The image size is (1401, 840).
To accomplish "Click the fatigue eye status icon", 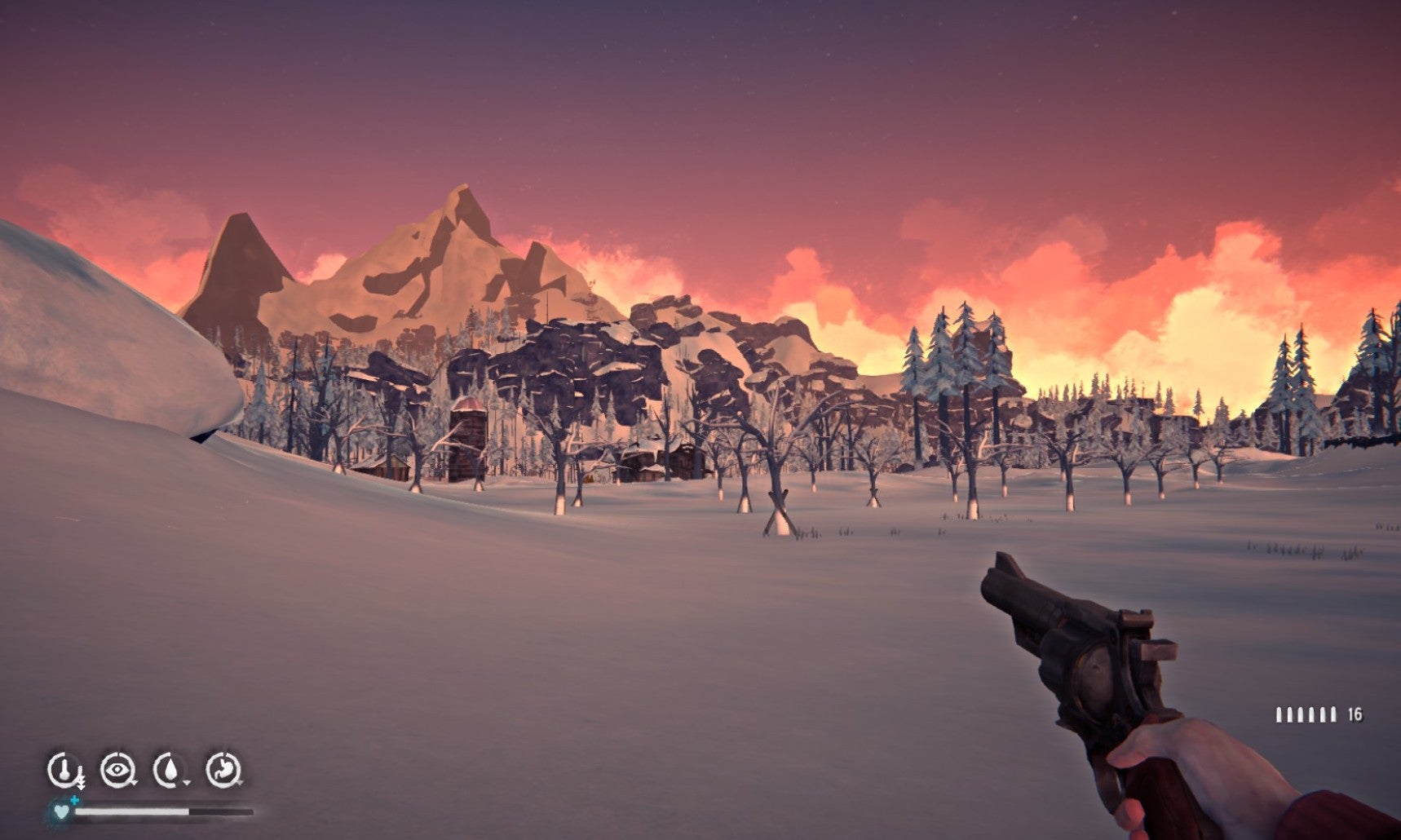I will [117, 770].
